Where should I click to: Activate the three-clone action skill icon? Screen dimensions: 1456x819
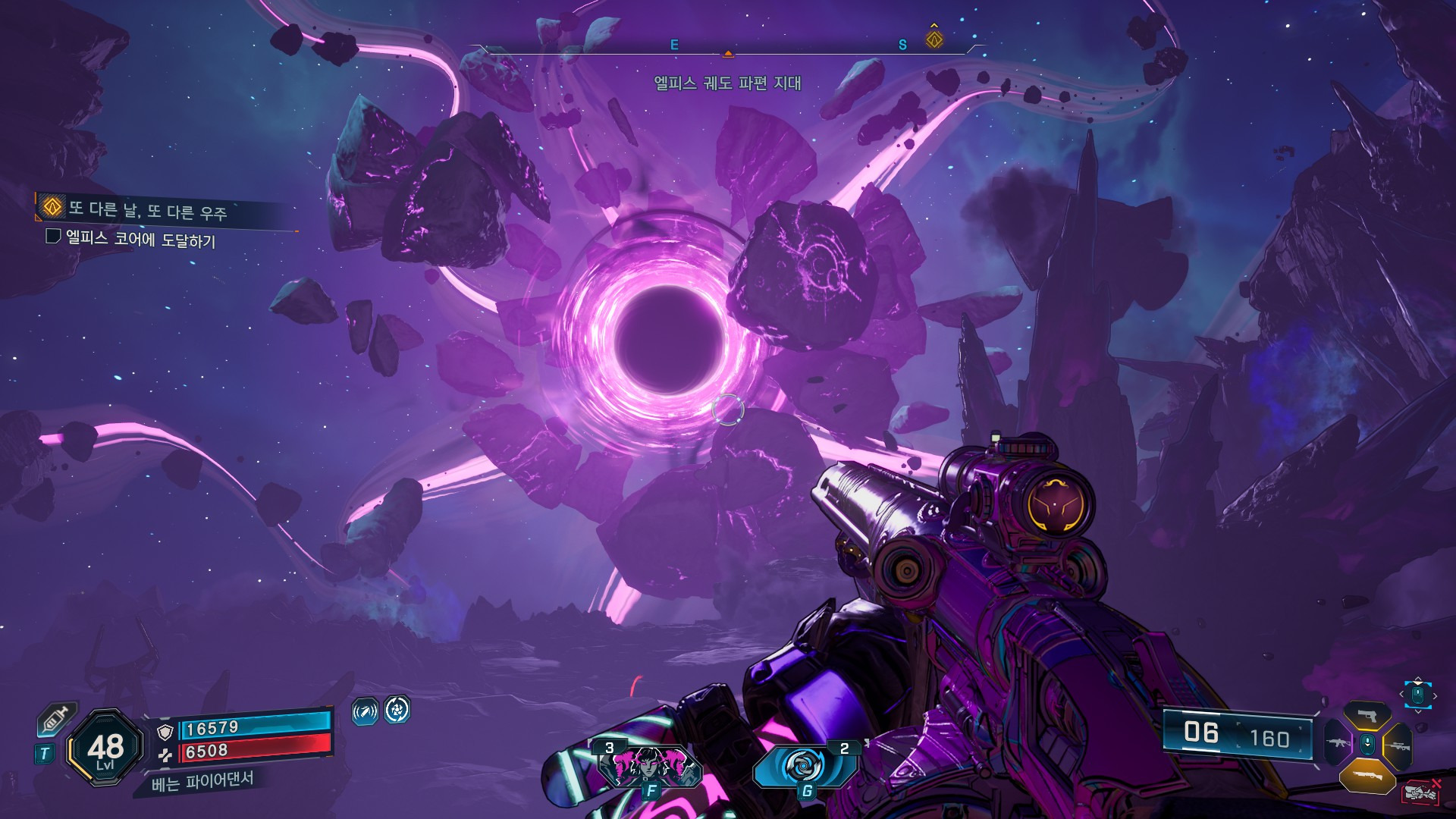pos(649,765)
